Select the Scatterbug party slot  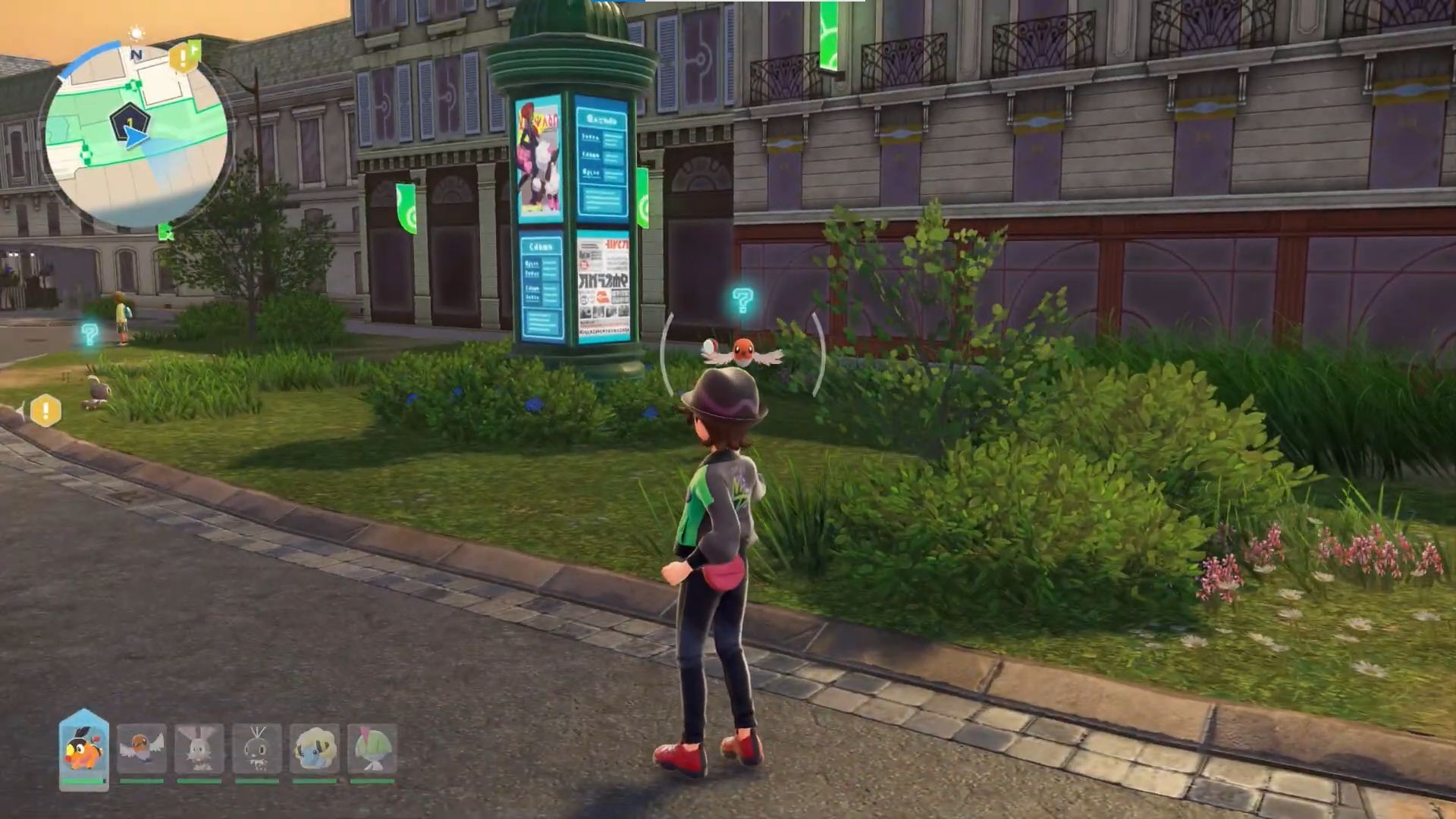(x=257, y=748)
